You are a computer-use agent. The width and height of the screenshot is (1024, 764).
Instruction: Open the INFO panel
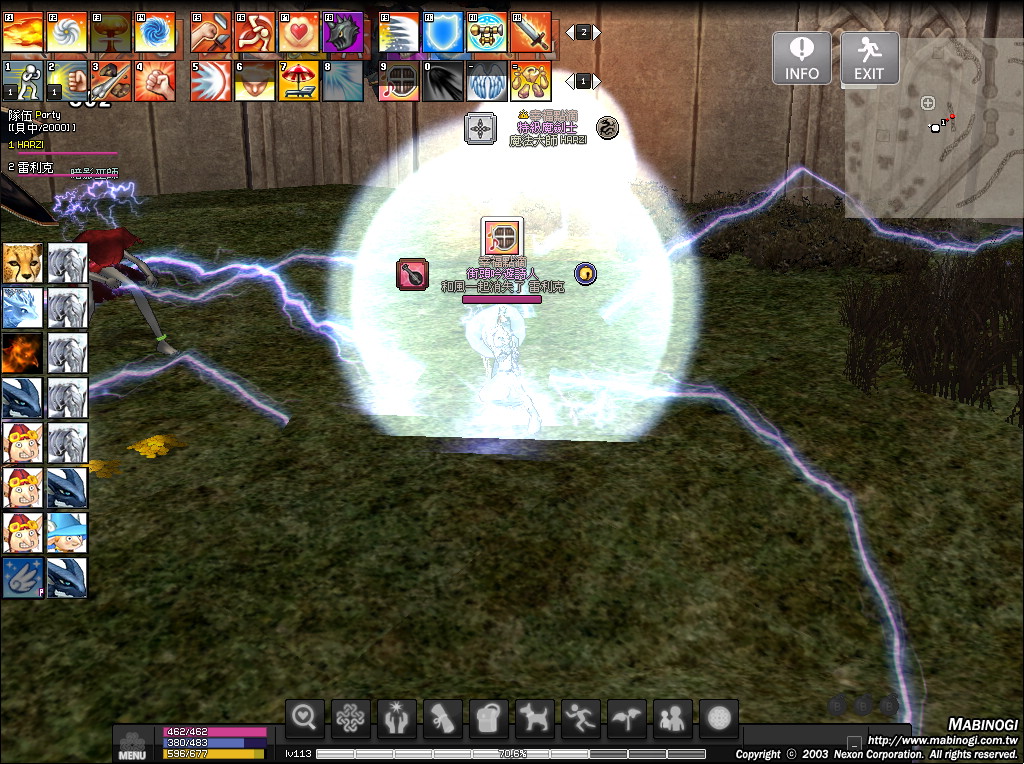pos(801,58)
